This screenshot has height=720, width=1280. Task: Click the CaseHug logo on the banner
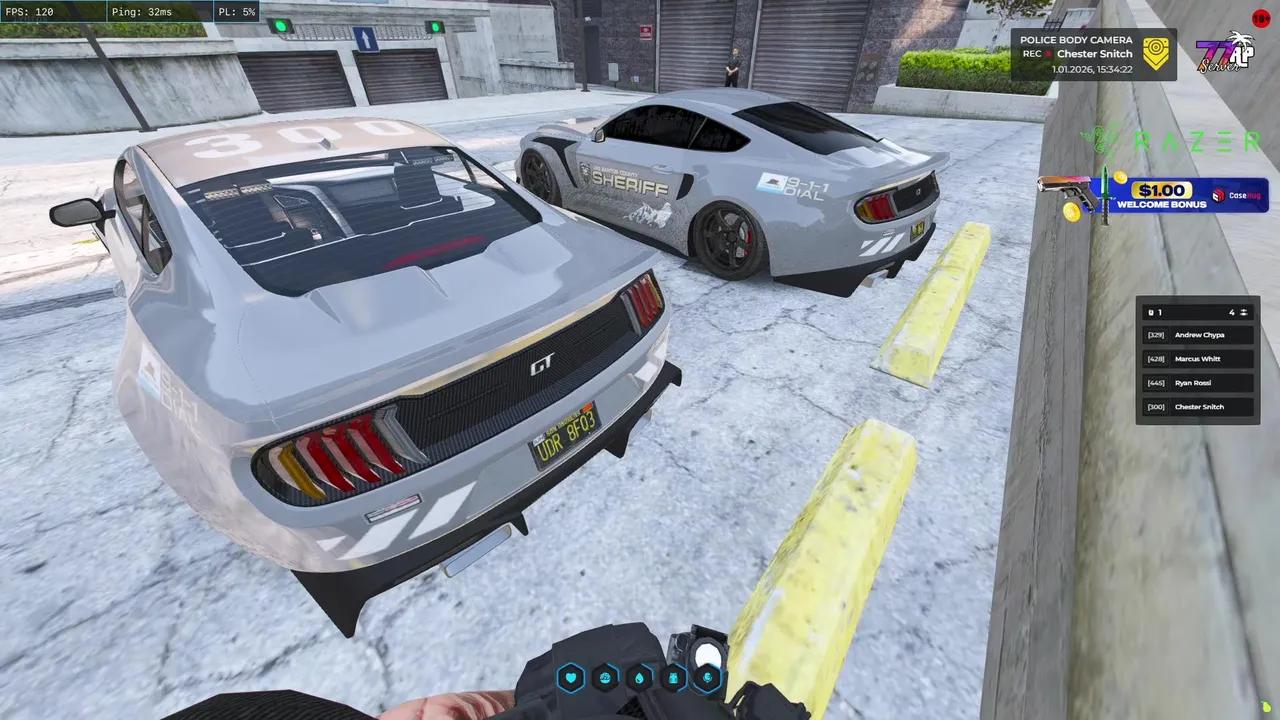tap(1237, 195)
